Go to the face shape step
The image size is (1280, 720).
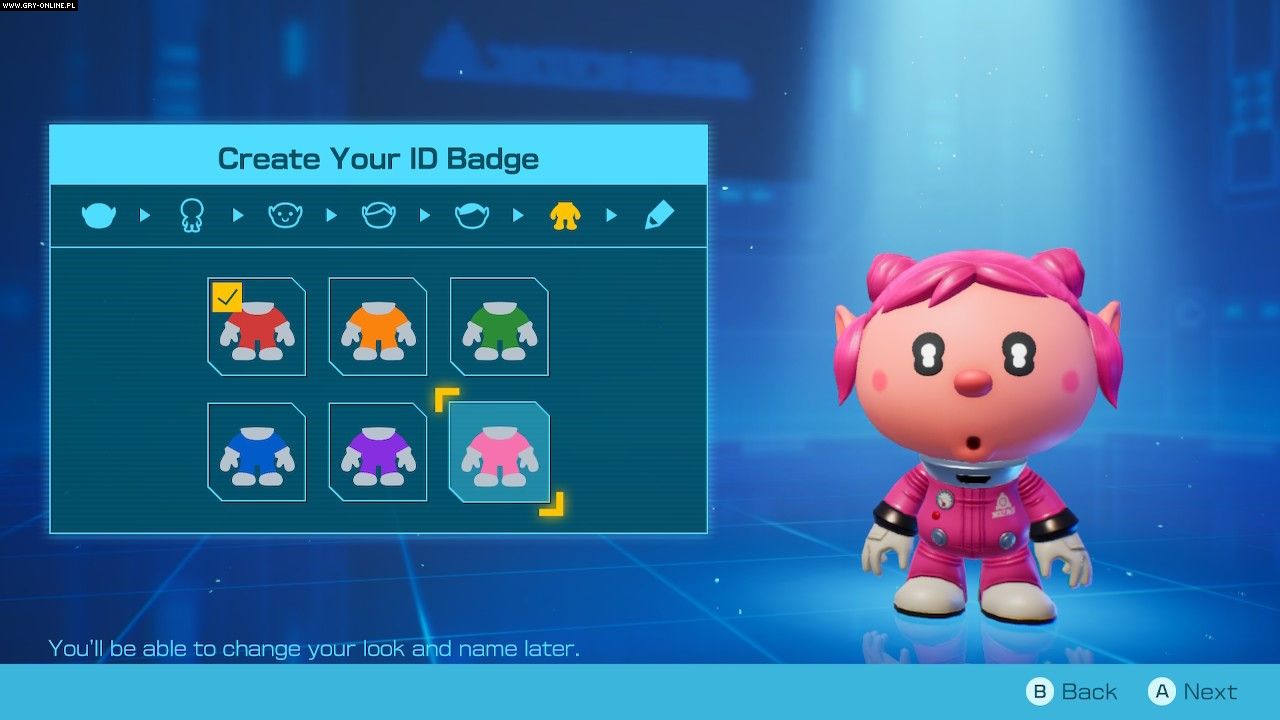point(99,215)
